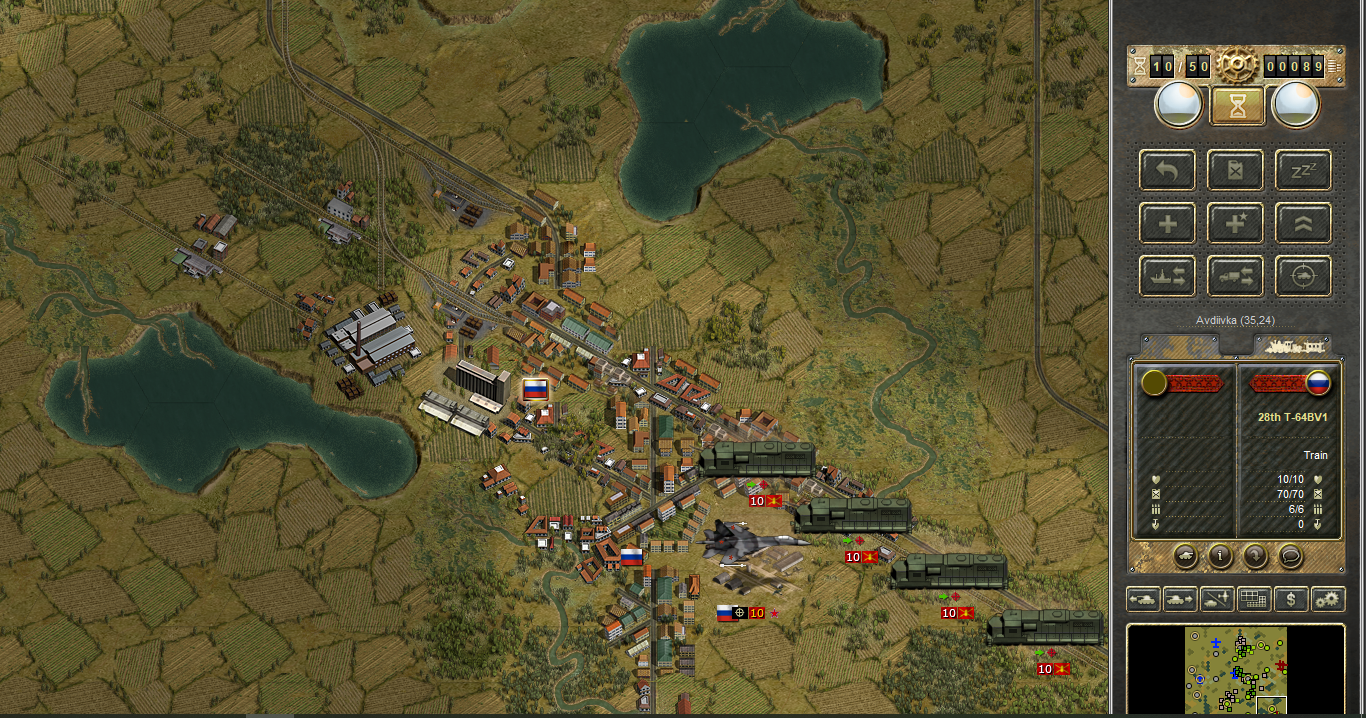Click the tank crosshair button
Image resolution: width=1366 pixels, height=718 pixels.
click(1302, 276)
